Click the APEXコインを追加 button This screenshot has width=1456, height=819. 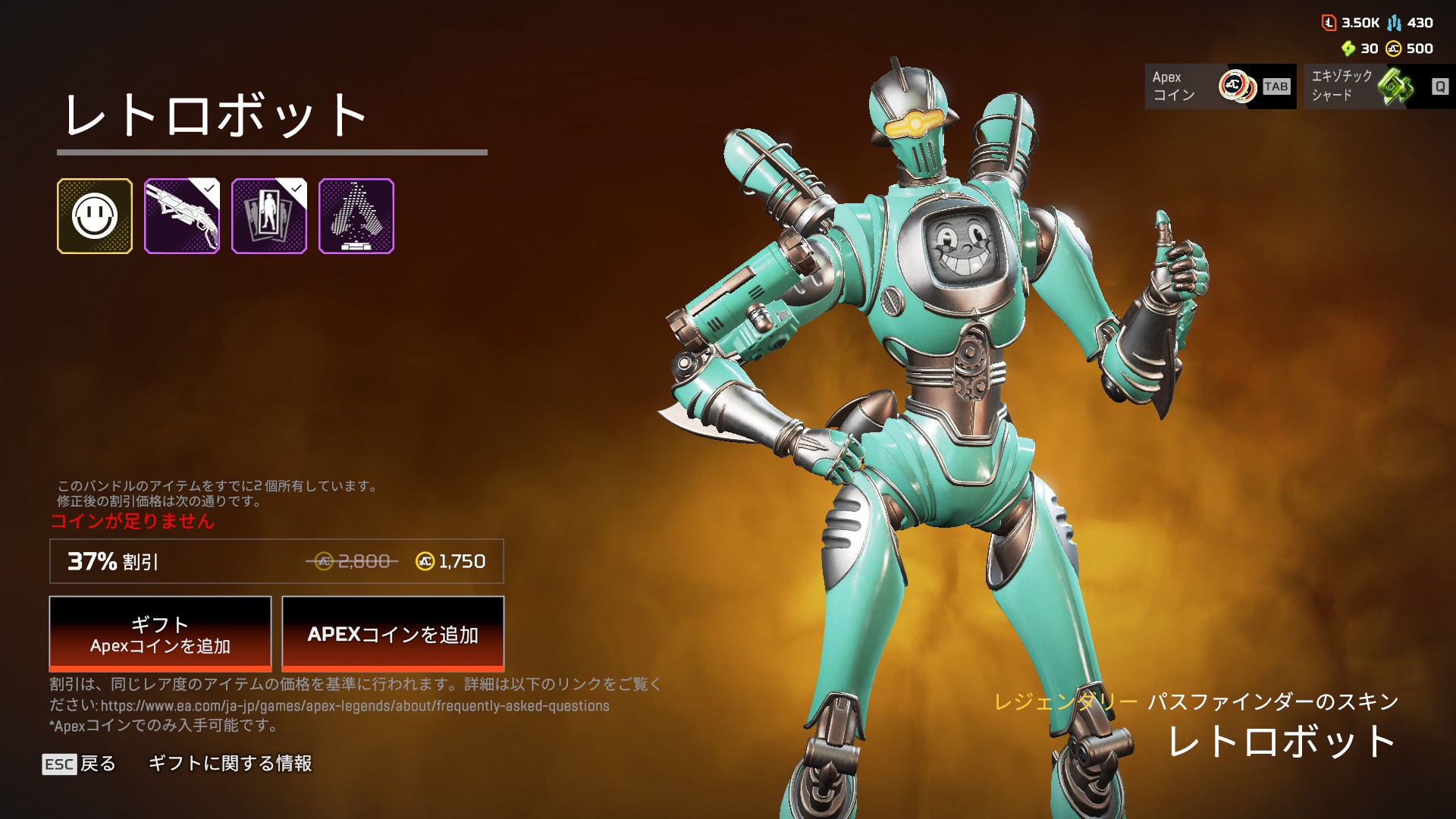pos(393,634)
